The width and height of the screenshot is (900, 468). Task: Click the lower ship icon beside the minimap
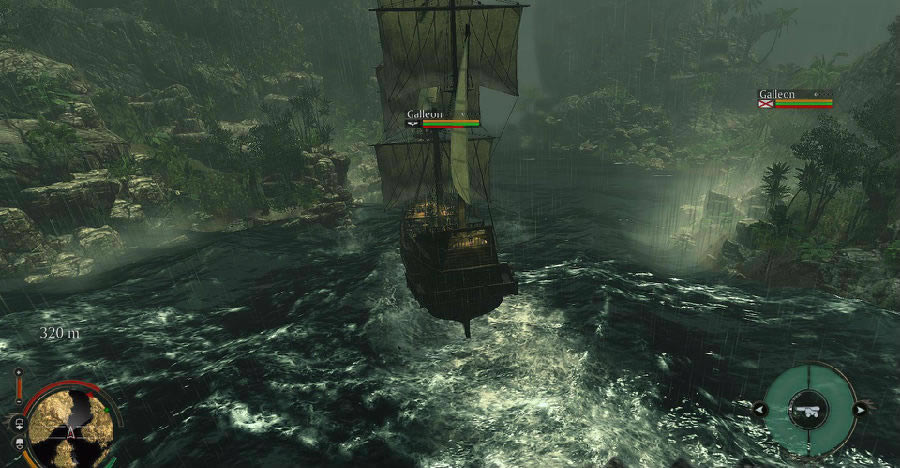click(x=19, y=441)
